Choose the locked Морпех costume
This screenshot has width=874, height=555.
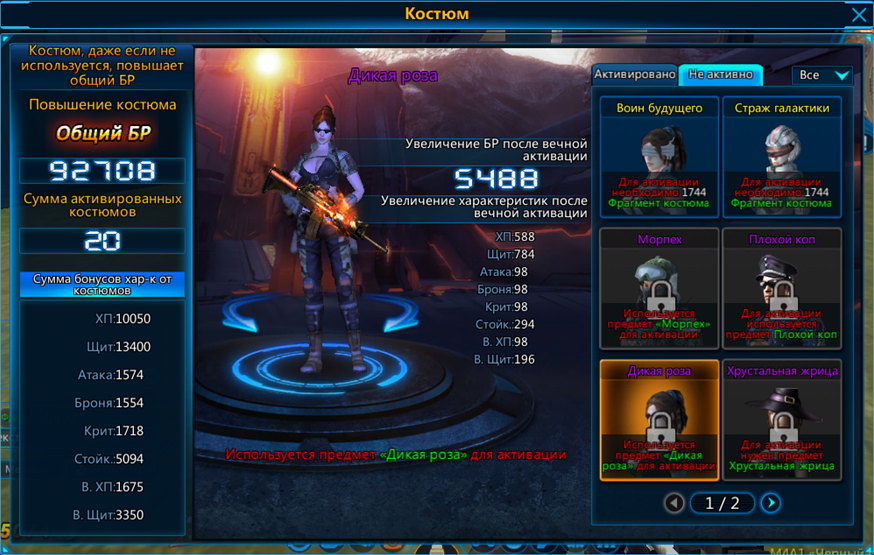coord(659,287)
